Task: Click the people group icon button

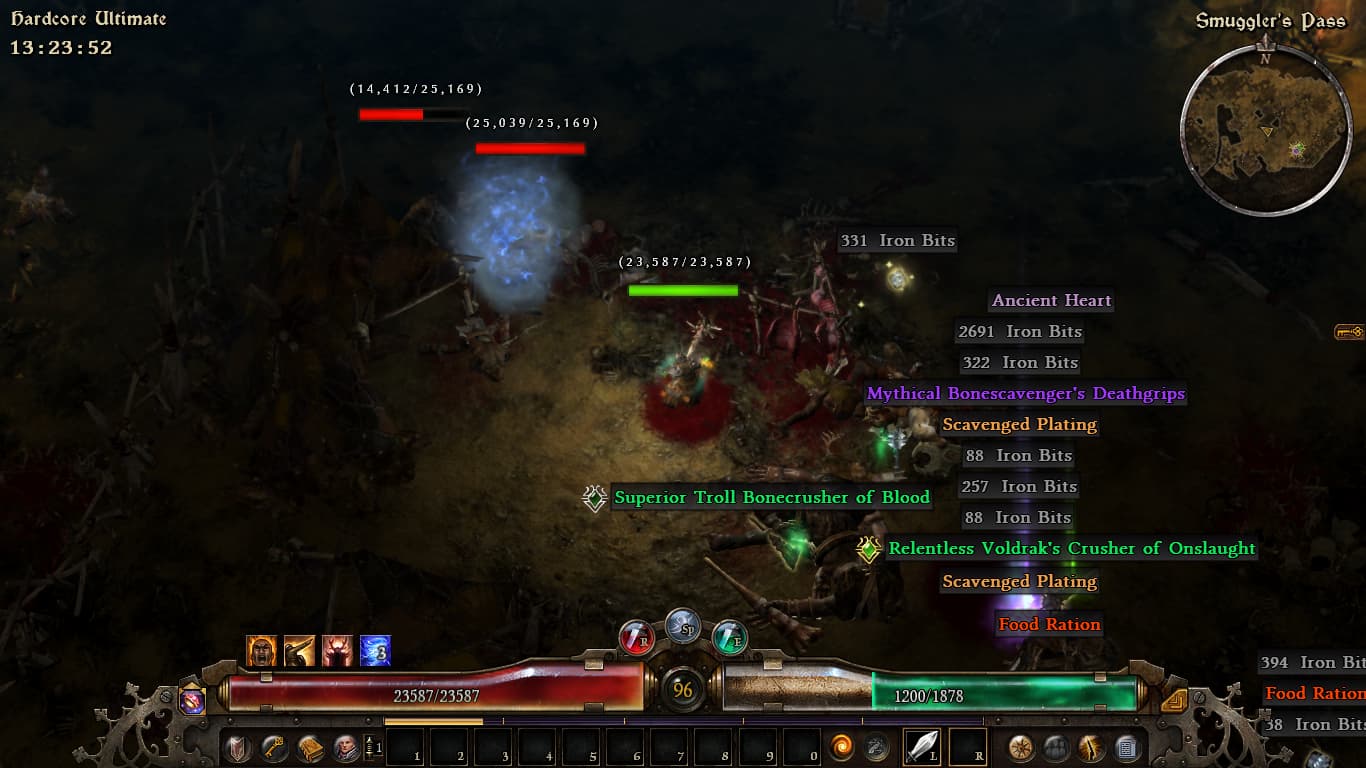Action: 1056,747
